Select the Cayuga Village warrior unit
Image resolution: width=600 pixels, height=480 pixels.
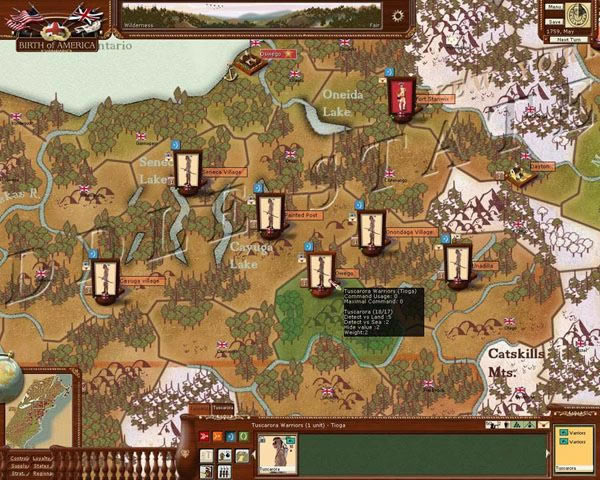[106, 277]
